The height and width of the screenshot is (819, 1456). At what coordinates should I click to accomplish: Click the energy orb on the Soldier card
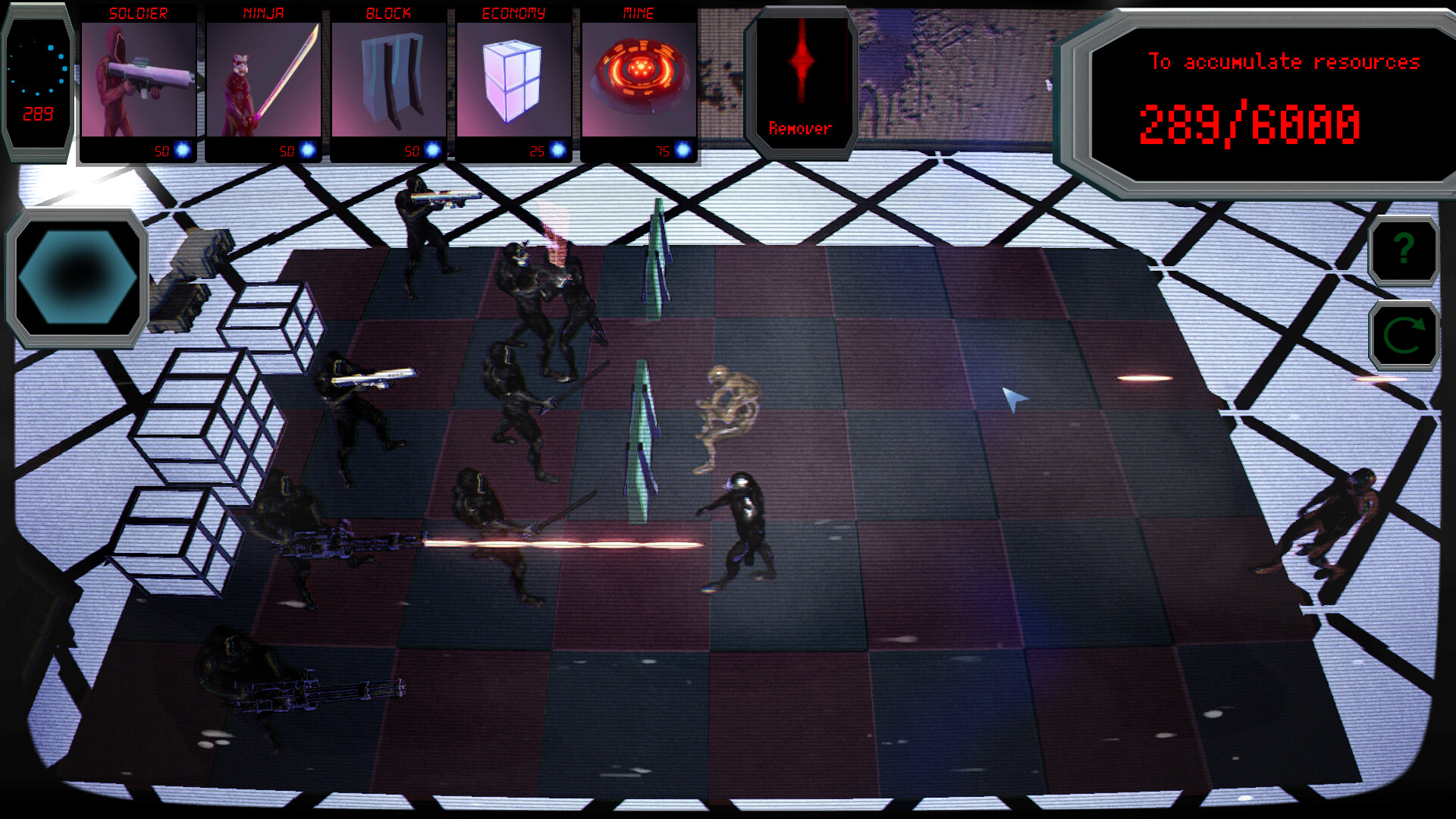pyautogui.click(x=182, y=149)
